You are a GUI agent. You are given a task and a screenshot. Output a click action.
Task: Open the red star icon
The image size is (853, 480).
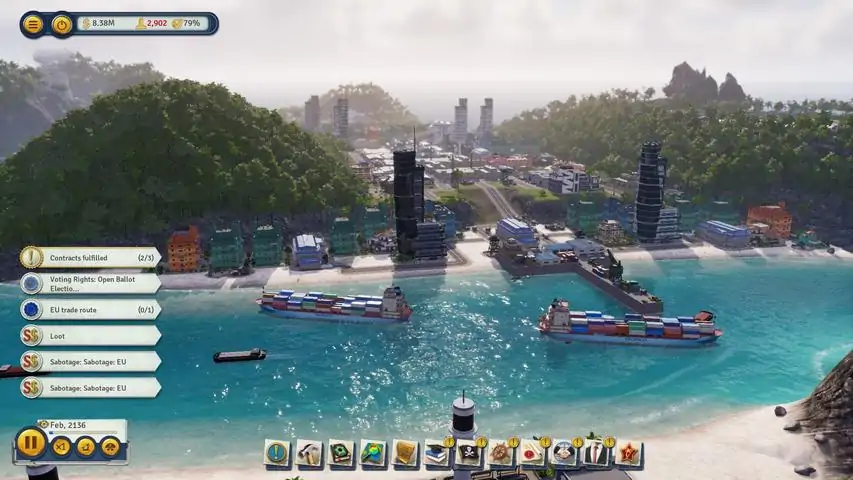[x=628, y=453]
